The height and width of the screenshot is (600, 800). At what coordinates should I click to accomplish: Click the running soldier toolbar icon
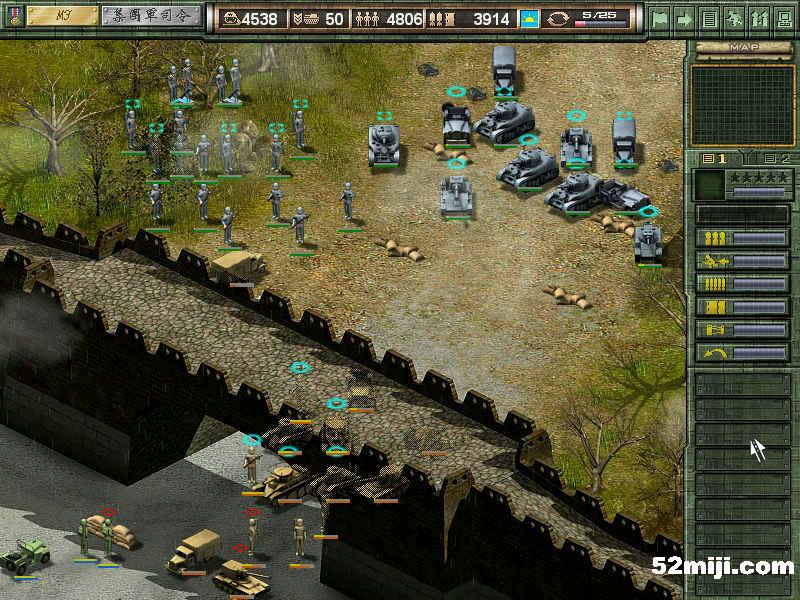[733, 18]
